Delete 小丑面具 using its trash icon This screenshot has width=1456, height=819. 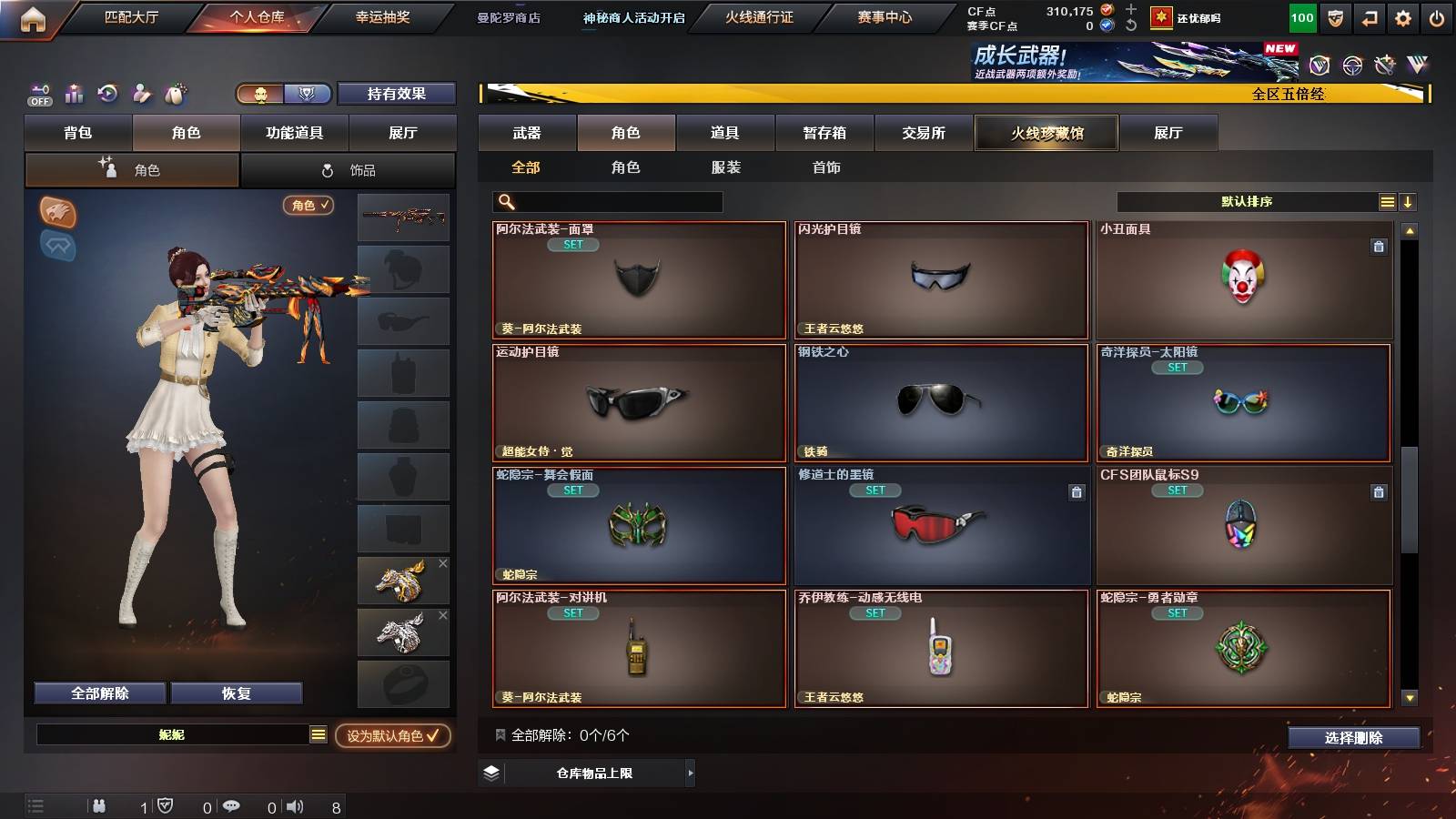click(1378, 246)
